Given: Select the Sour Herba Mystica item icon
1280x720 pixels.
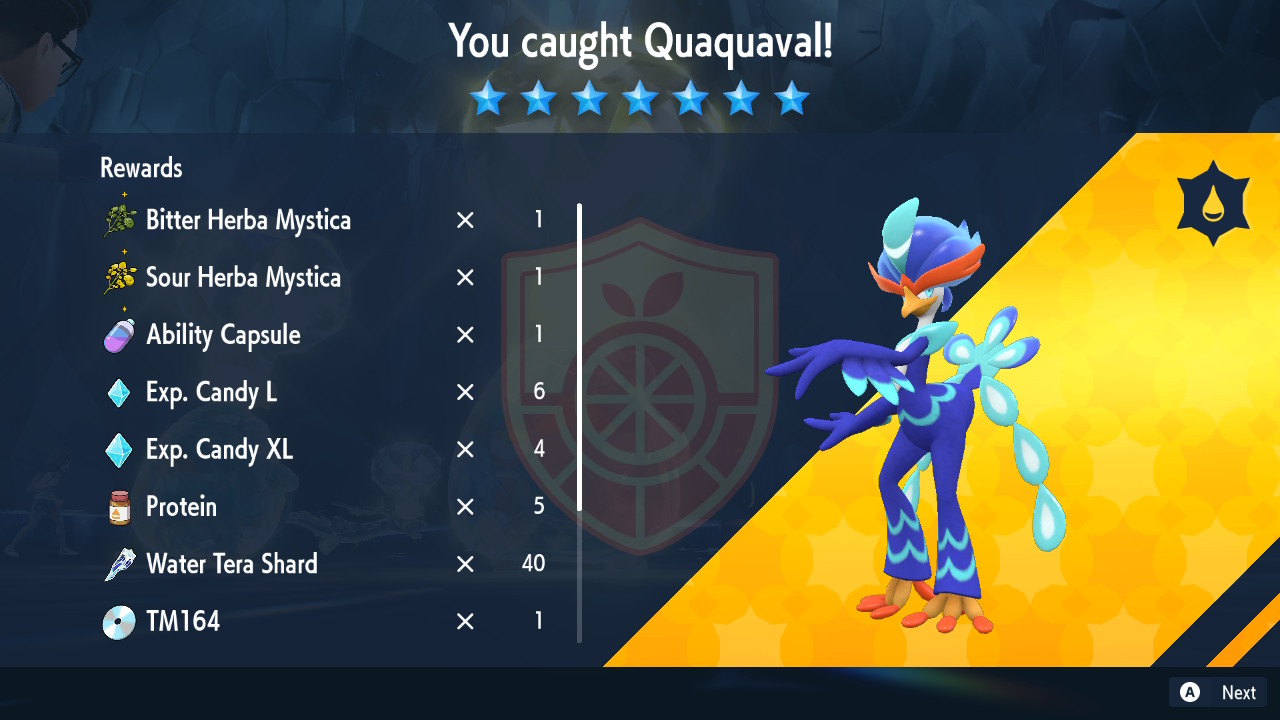Looking at the screenshot, I should [x=119, y=277].
